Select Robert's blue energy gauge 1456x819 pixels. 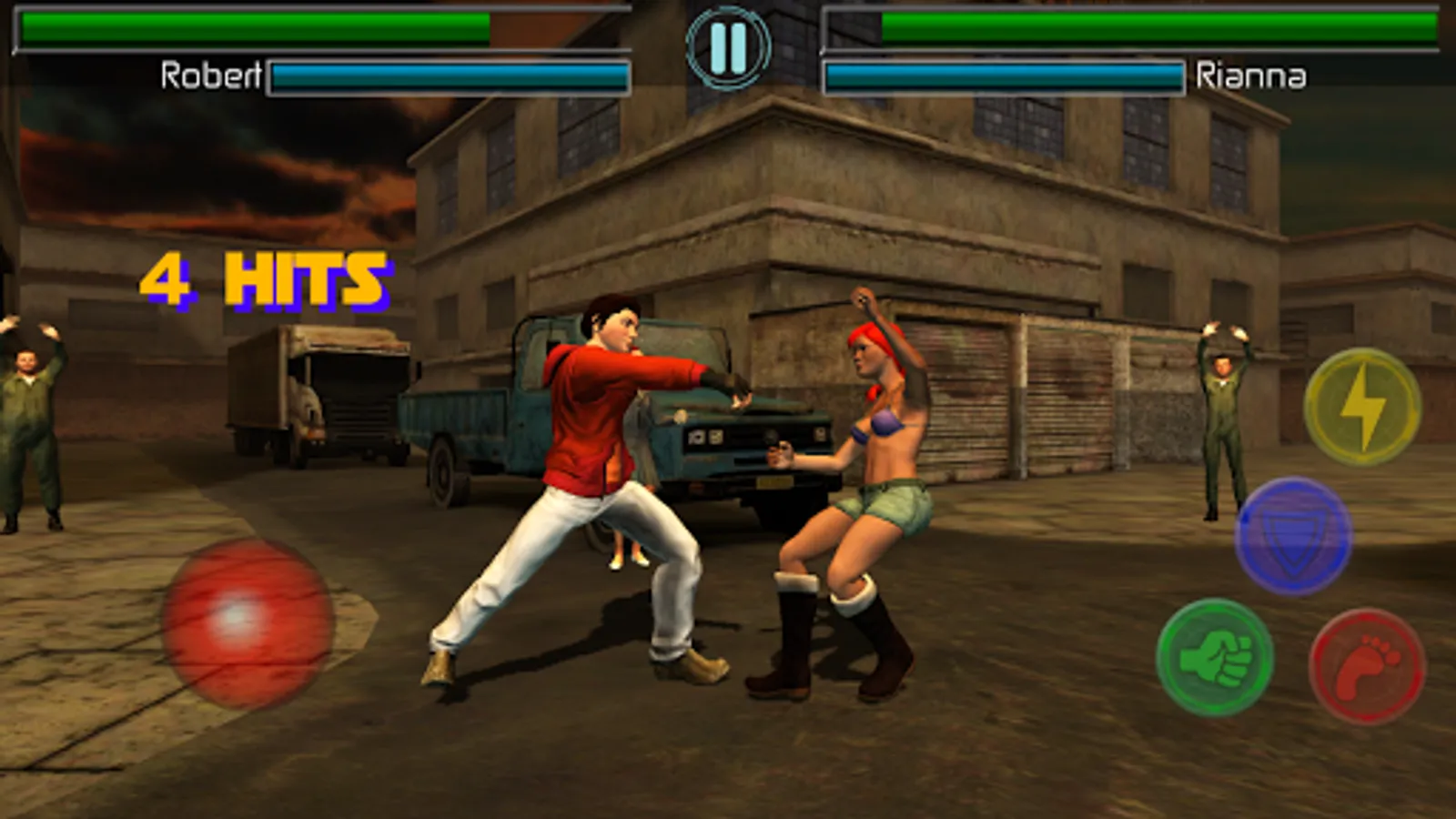coord(450,76)
